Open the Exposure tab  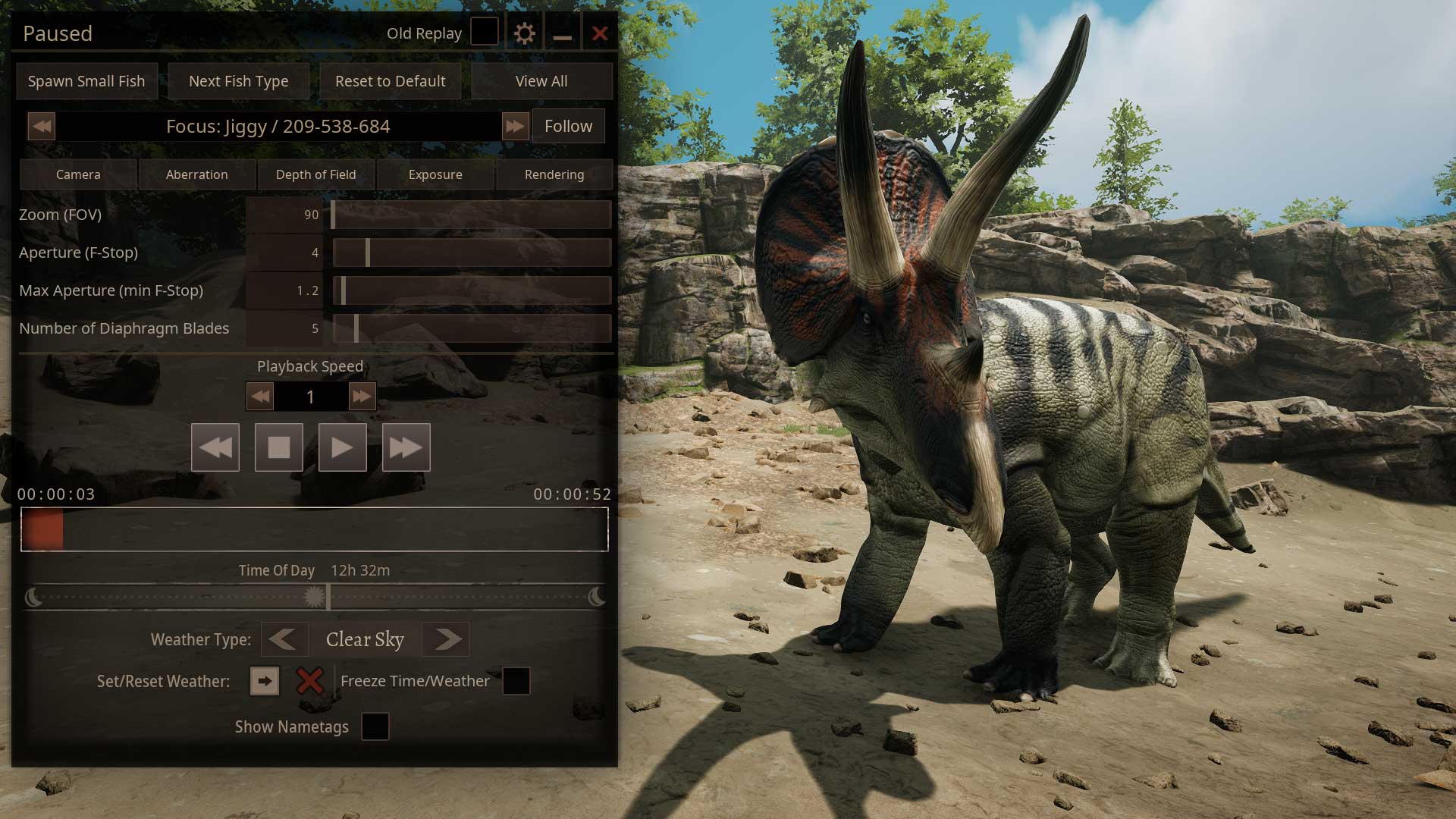435,174
